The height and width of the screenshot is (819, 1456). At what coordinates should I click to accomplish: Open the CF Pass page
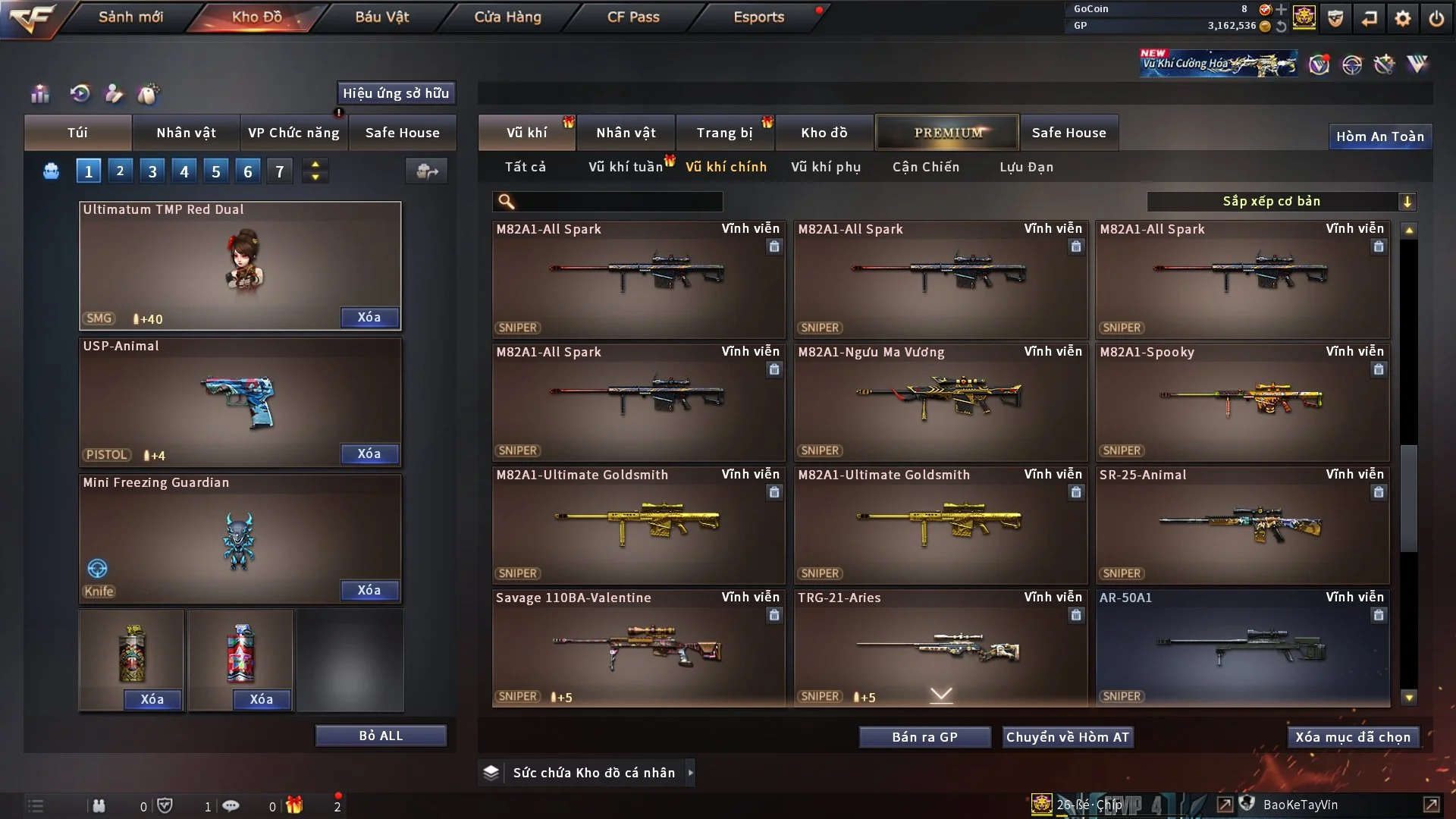[633, 17]
